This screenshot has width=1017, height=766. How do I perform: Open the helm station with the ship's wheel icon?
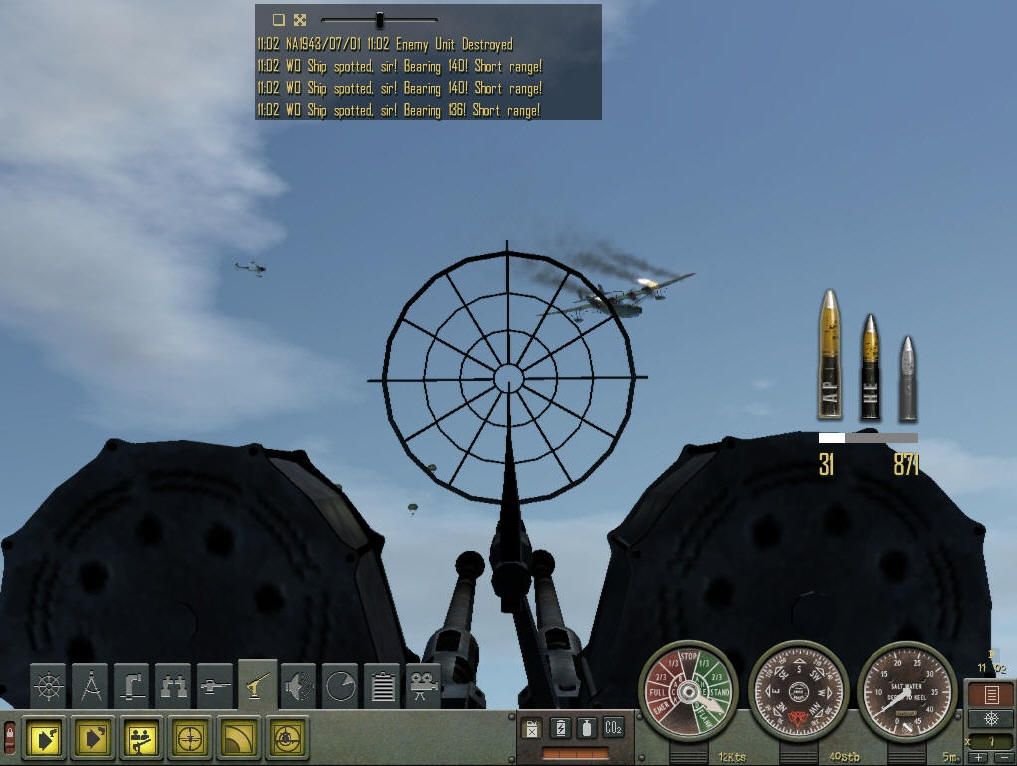(50, 687)
